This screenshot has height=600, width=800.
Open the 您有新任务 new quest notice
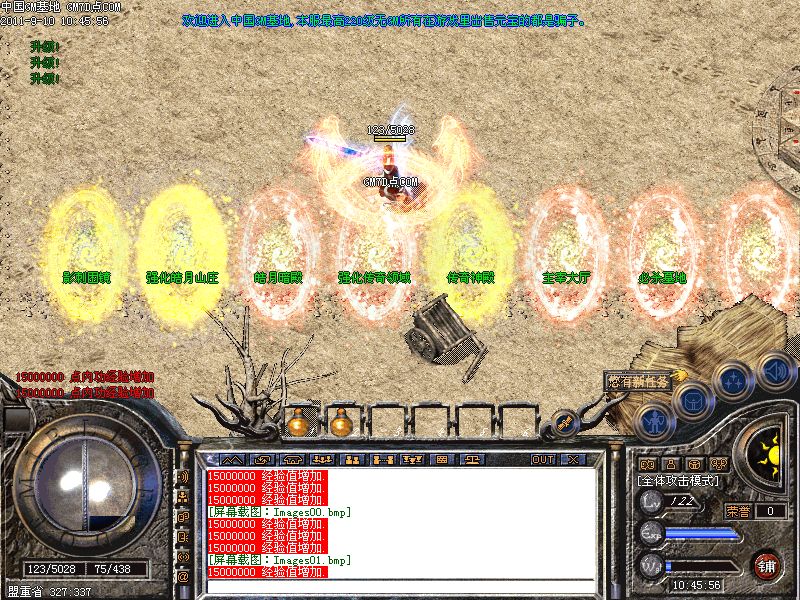tap(637, 381)
